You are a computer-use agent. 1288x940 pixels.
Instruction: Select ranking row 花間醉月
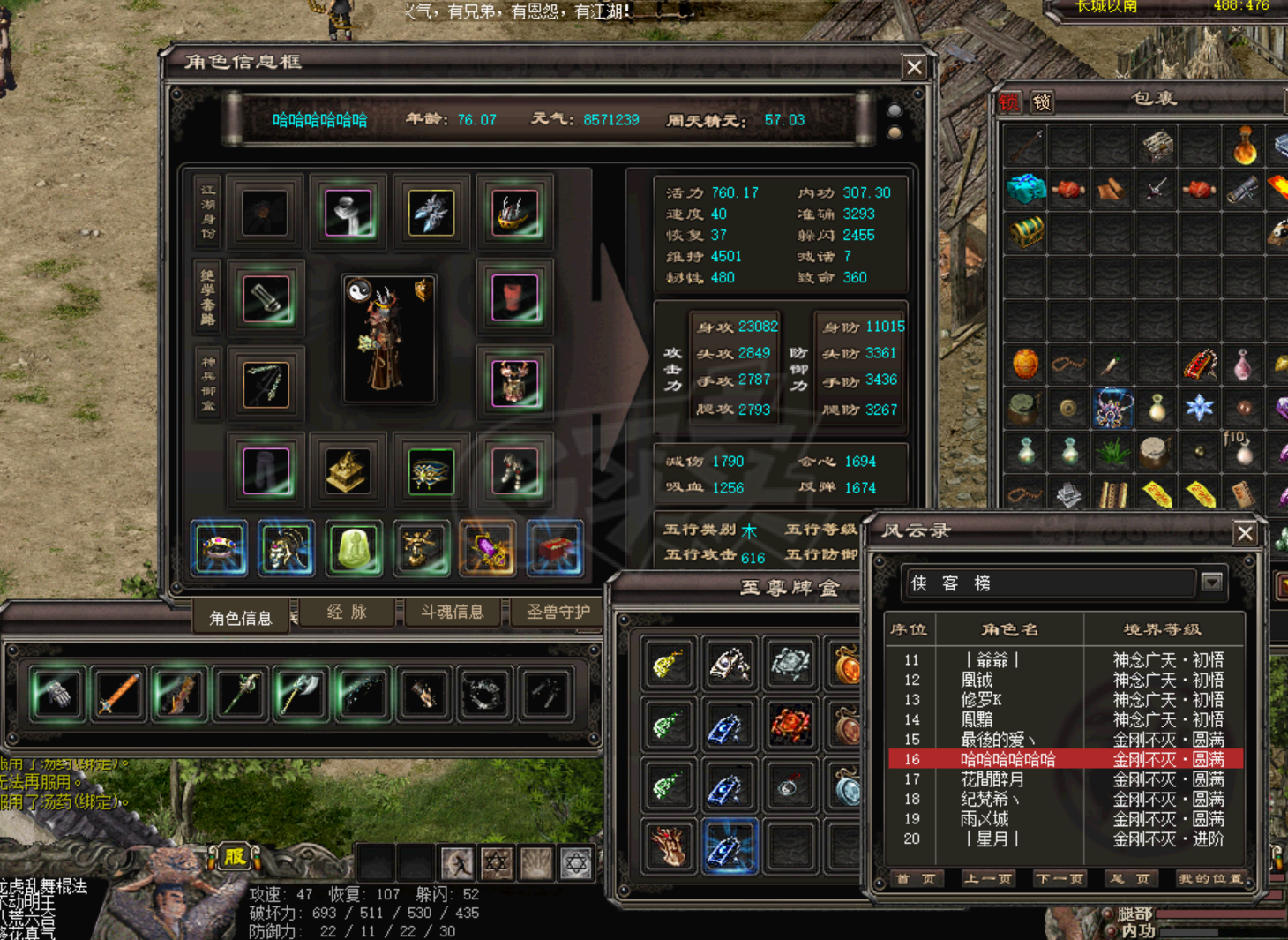(992, 779)
